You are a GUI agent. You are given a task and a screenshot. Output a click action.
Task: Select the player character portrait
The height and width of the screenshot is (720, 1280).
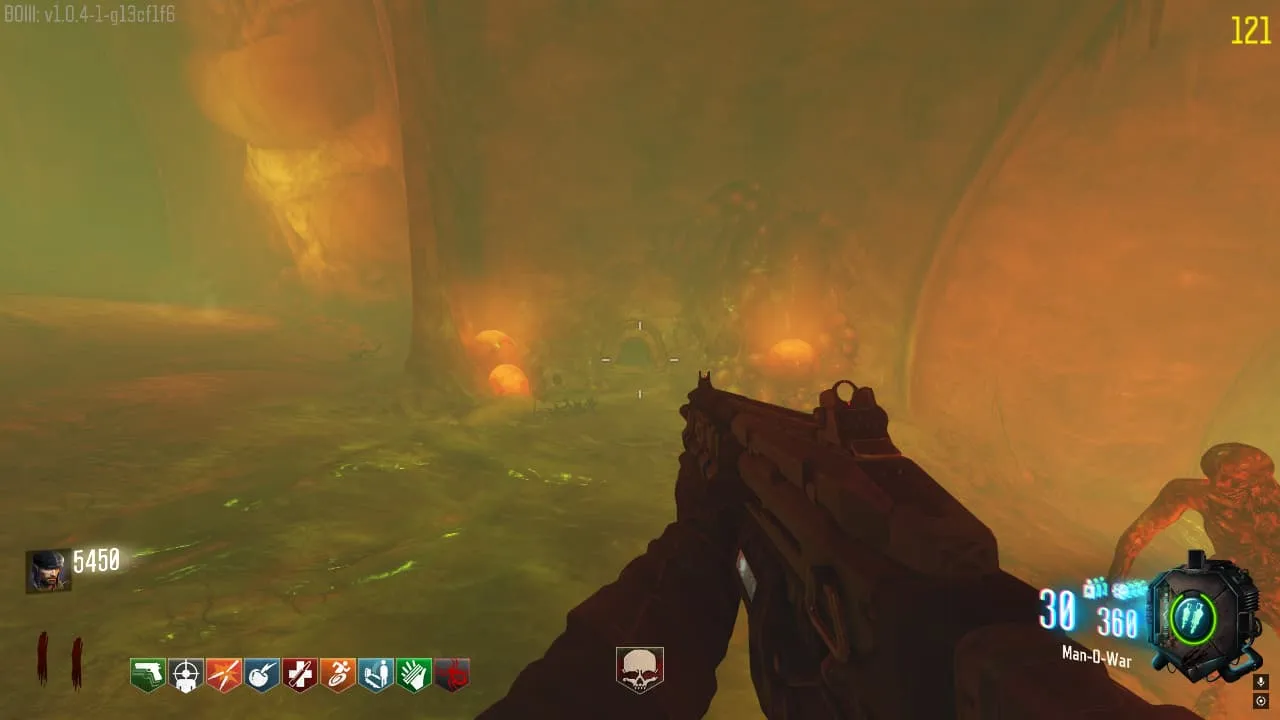48,570
